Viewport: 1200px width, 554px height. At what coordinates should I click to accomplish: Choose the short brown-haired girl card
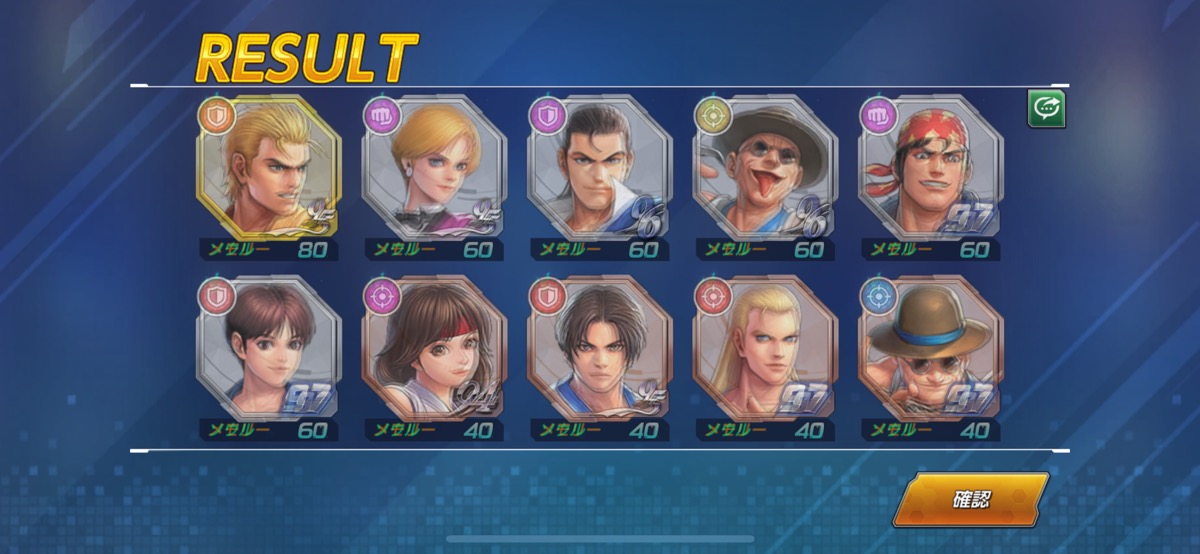click(x=270, y=348)
